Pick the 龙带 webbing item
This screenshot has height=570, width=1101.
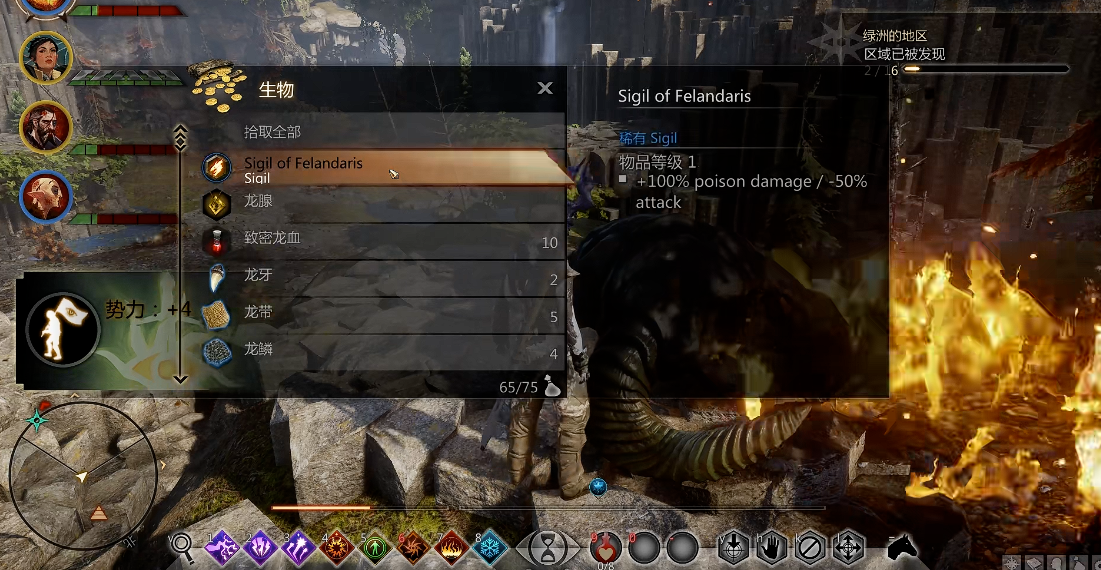click(x=380, y=314)
